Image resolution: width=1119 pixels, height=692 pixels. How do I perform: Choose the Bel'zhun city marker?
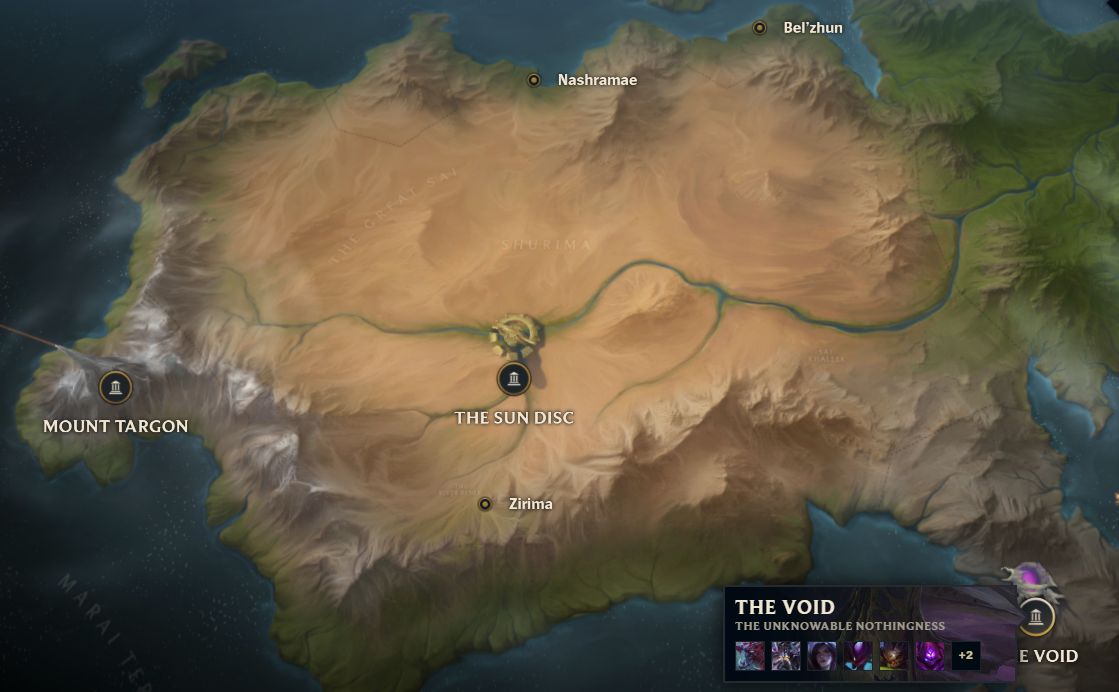pos(760,28)
